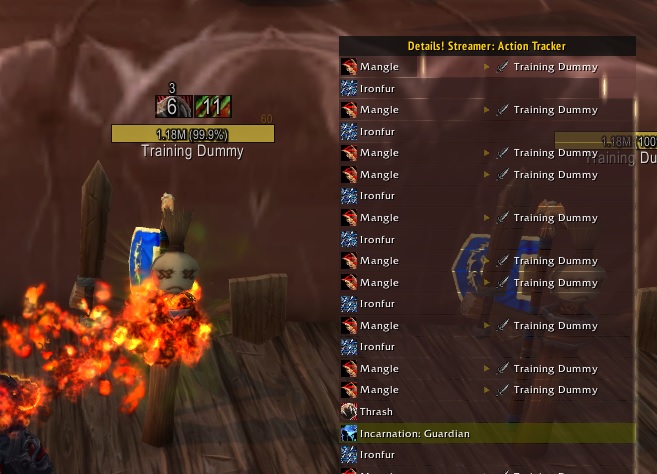Screen dimensions: 657x474
Task: Select the highlighted Incarnation: Guardian row
Action: coord(487,433)
